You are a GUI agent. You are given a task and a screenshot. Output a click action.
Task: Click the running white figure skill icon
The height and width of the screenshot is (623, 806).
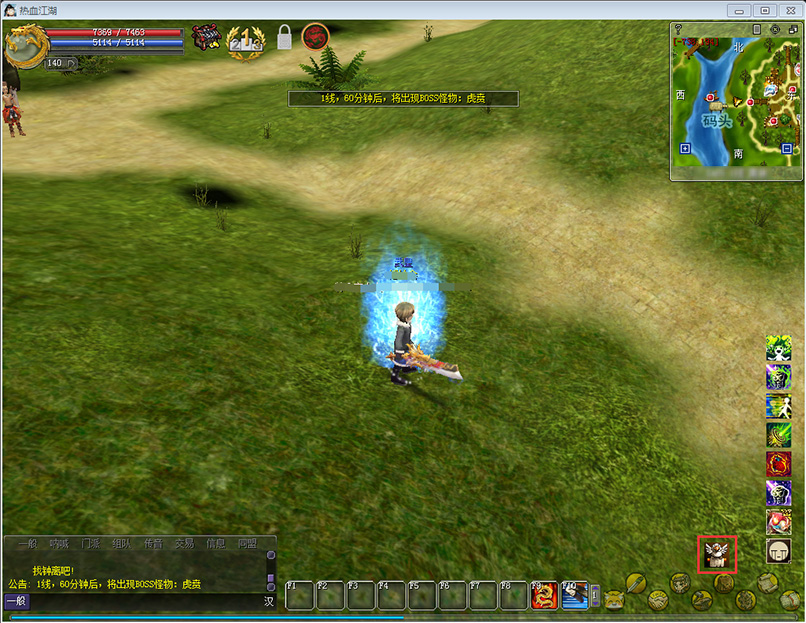(x=778, y=406)
